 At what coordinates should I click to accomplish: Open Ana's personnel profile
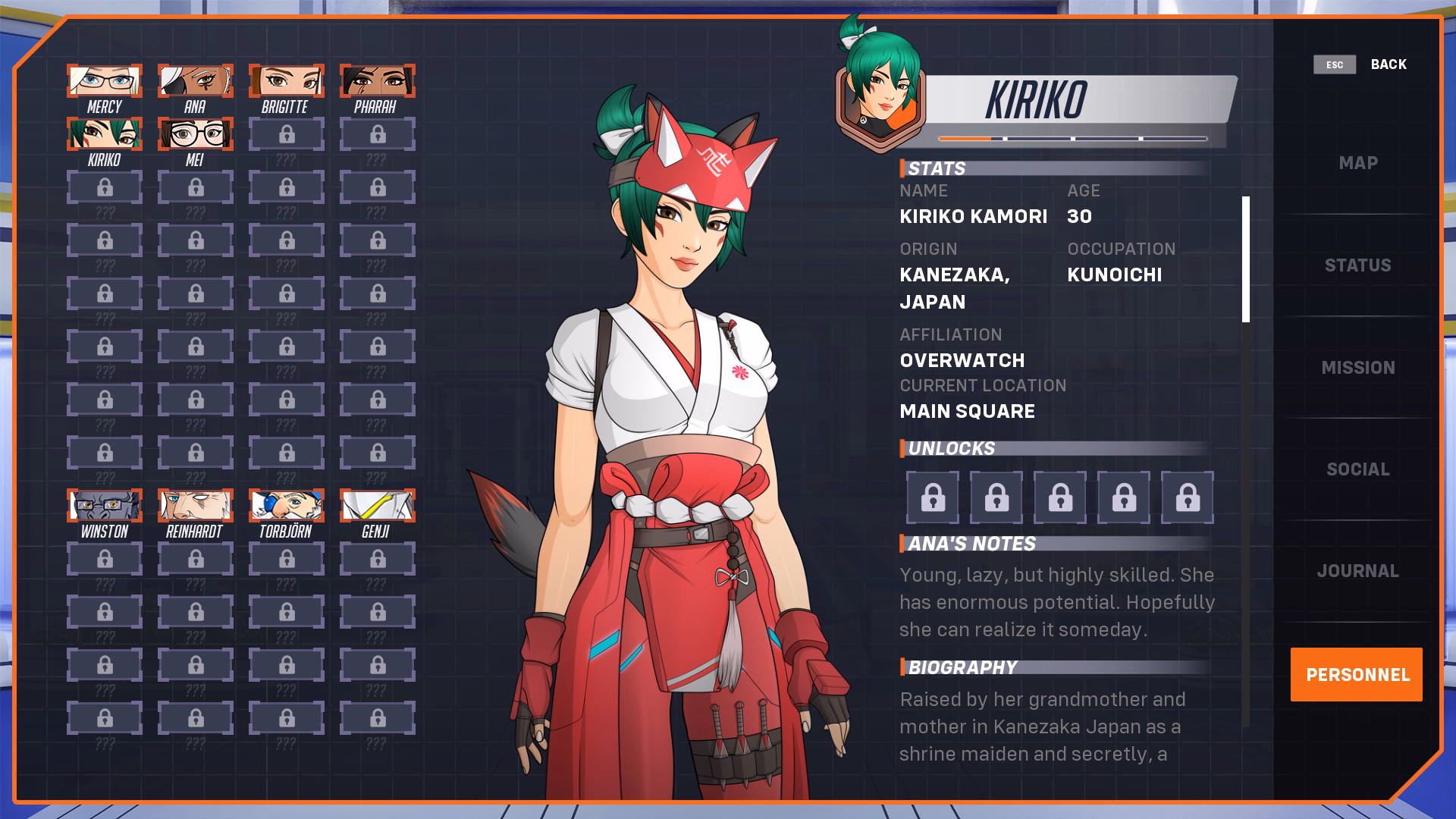(x=196, y=81)
